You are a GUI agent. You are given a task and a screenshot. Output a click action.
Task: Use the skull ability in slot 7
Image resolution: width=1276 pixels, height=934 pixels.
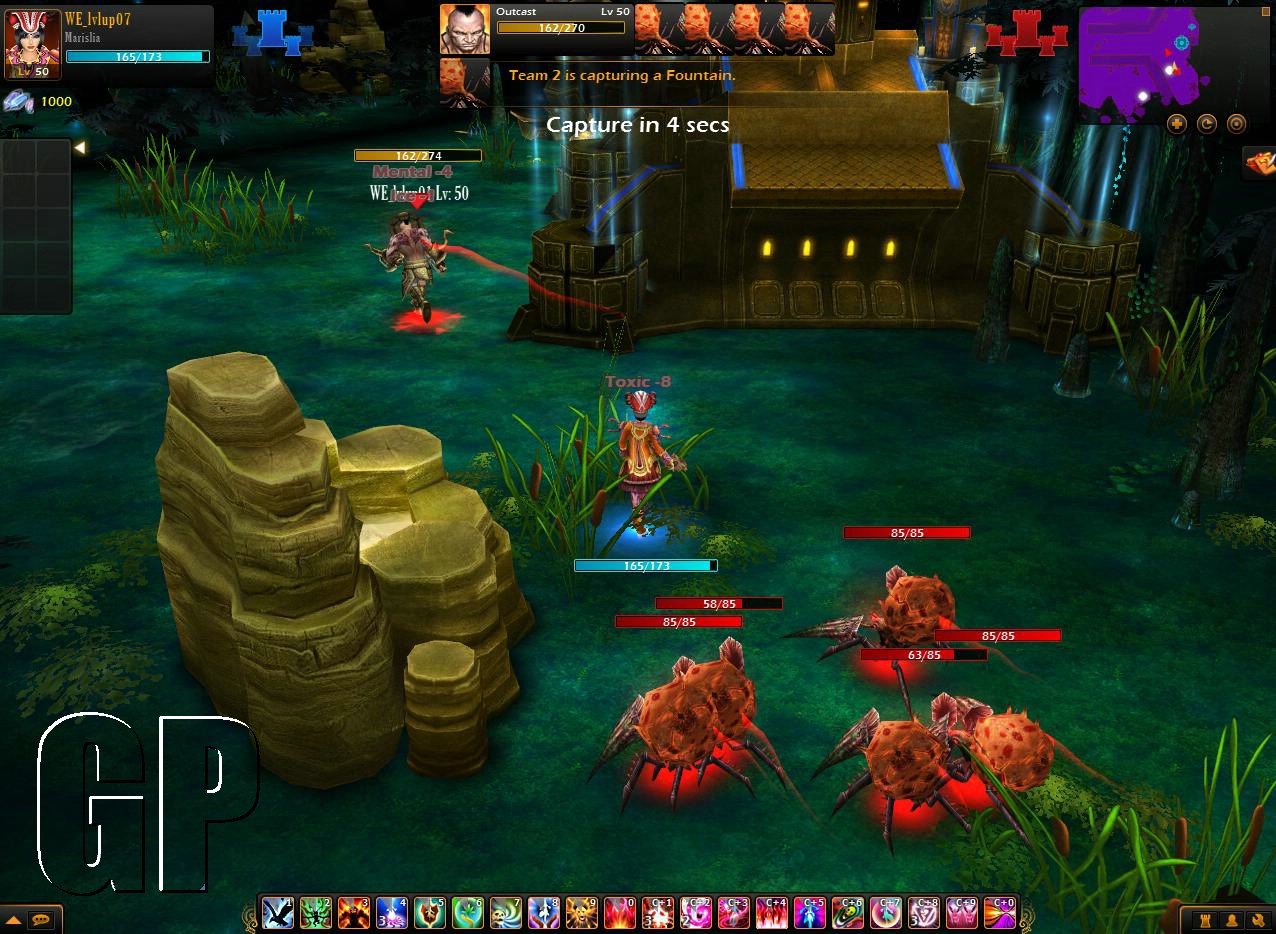[x=505, y=913]
